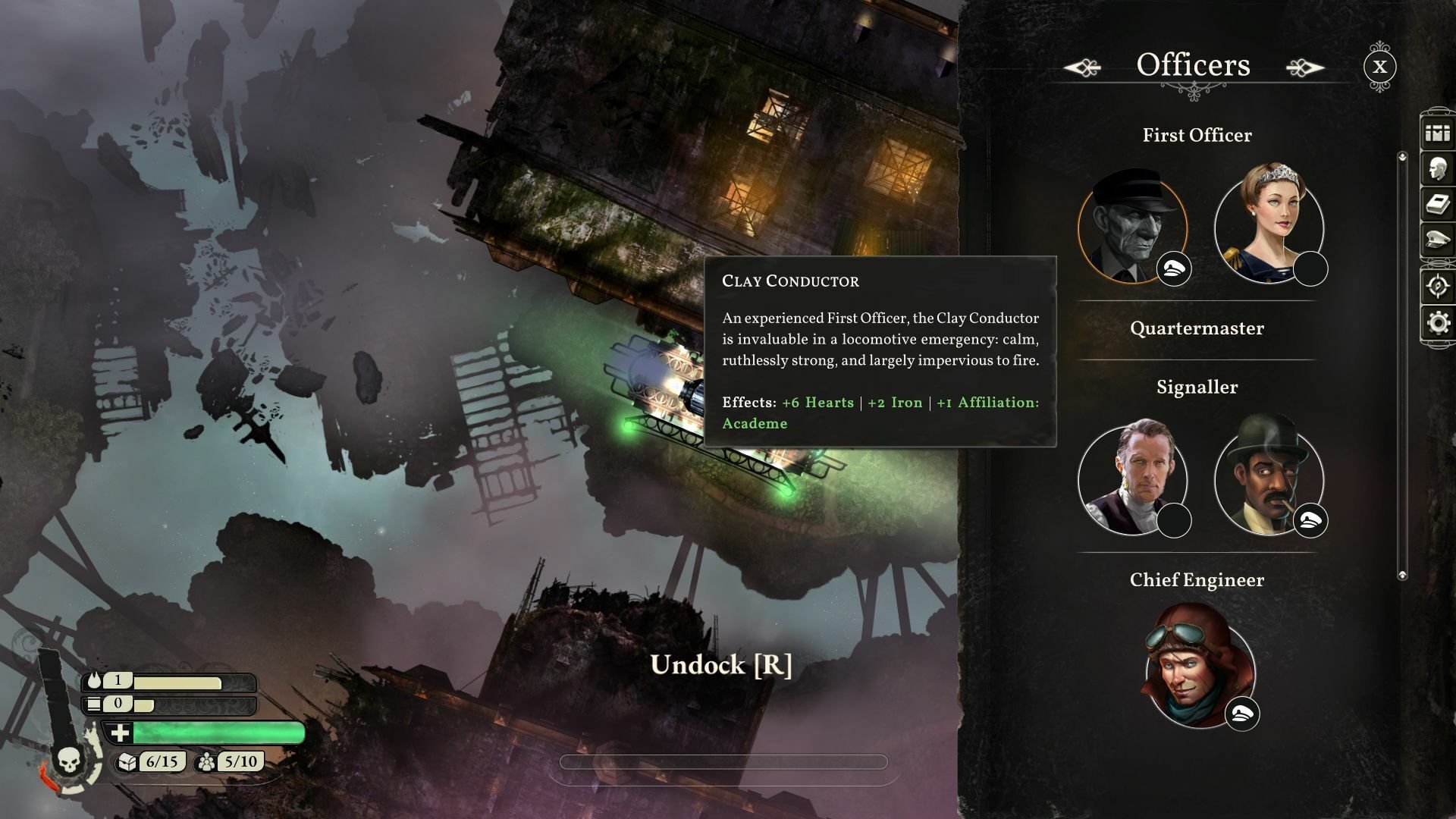
Task: Select the grey-haired Signaller officer portrait
Action: pyautogui.click(x=1132, y=479)
